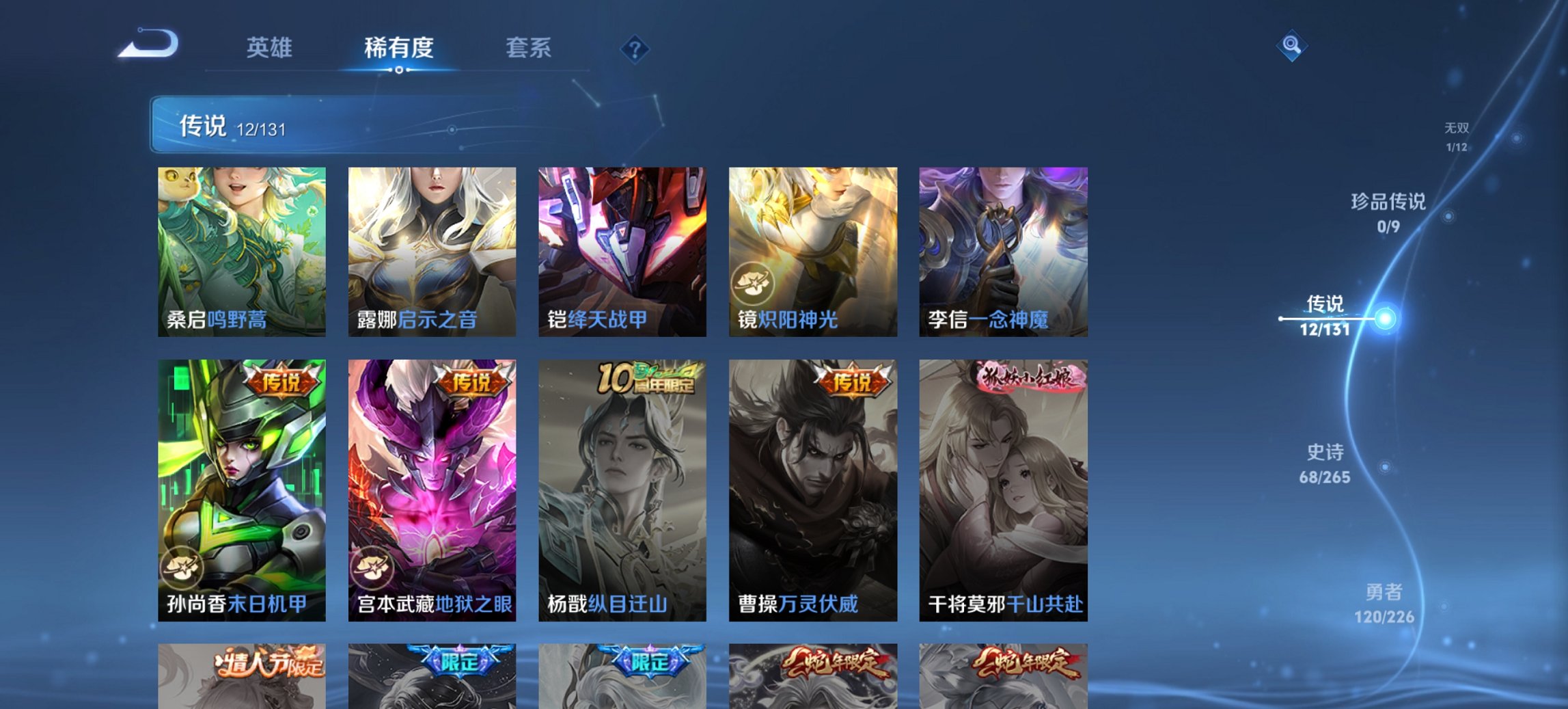Click the question mark help icon
This screenshot has width=1568, height=709.
[x=635, y=48]
